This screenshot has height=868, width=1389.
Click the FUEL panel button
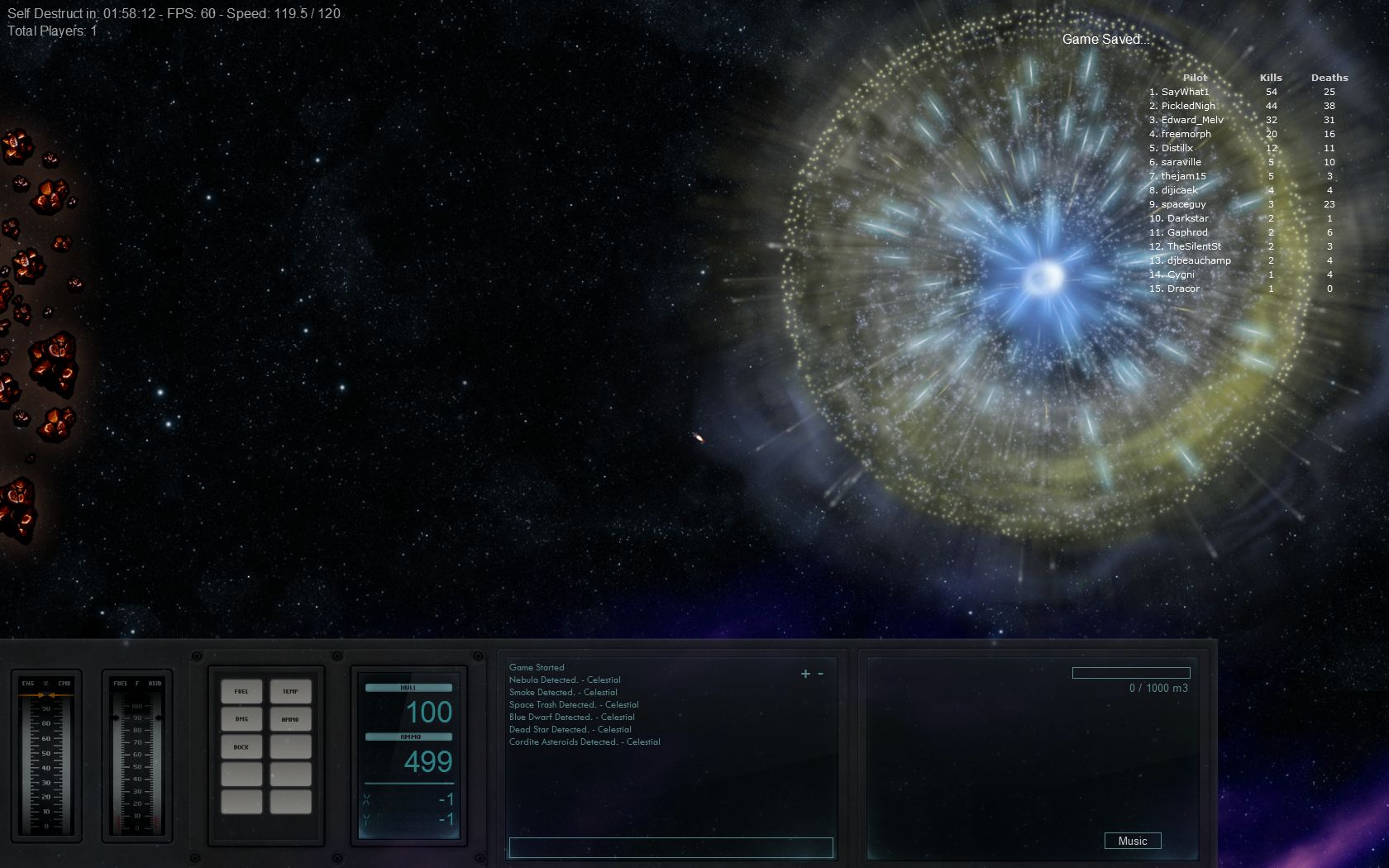coord(241,691)
